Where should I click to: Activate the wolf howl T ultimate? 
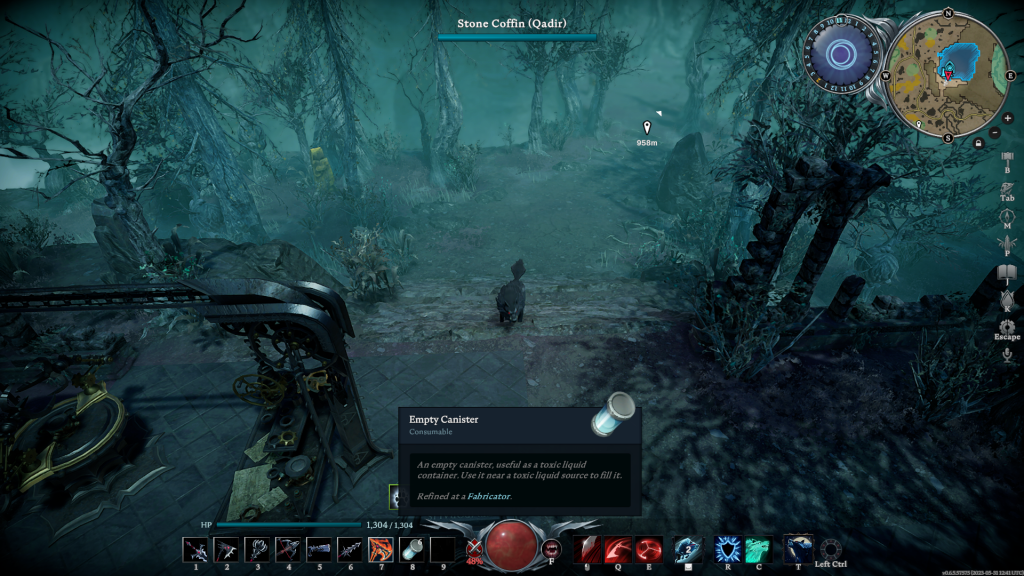(797, 547)
